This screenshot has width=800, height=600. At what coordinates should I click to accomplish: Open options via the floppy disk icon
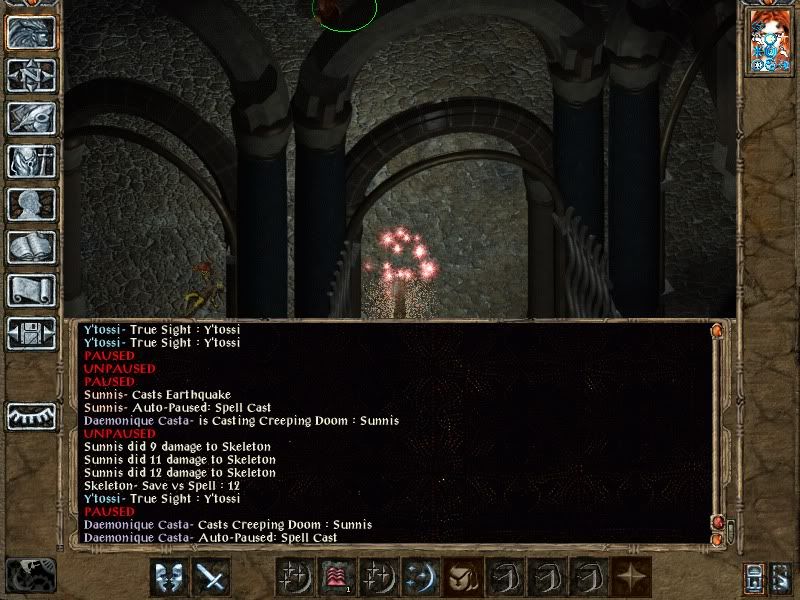(31, 333)
